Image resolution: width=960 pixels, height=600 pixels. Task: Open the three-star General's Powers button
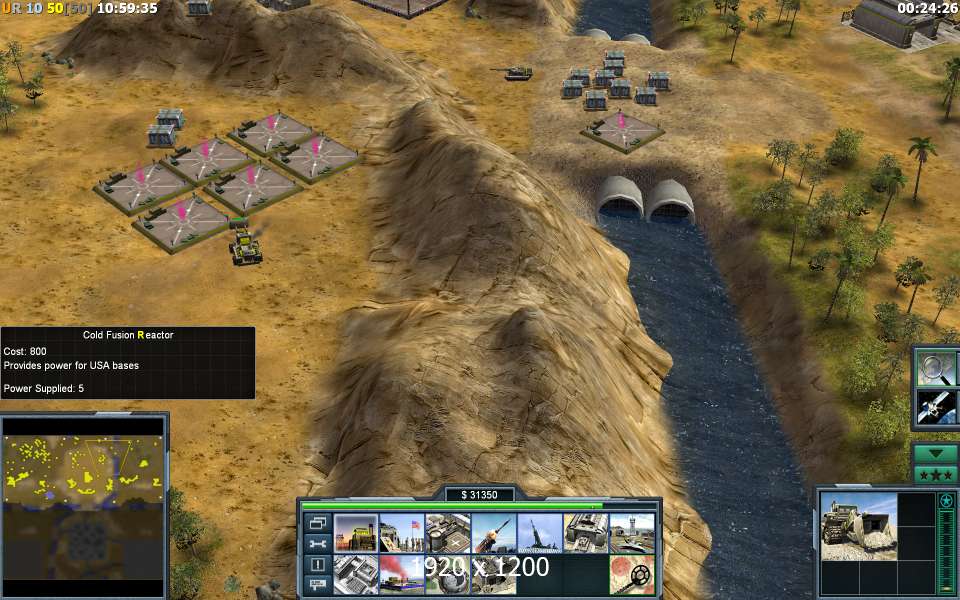[x=936, y=474]
